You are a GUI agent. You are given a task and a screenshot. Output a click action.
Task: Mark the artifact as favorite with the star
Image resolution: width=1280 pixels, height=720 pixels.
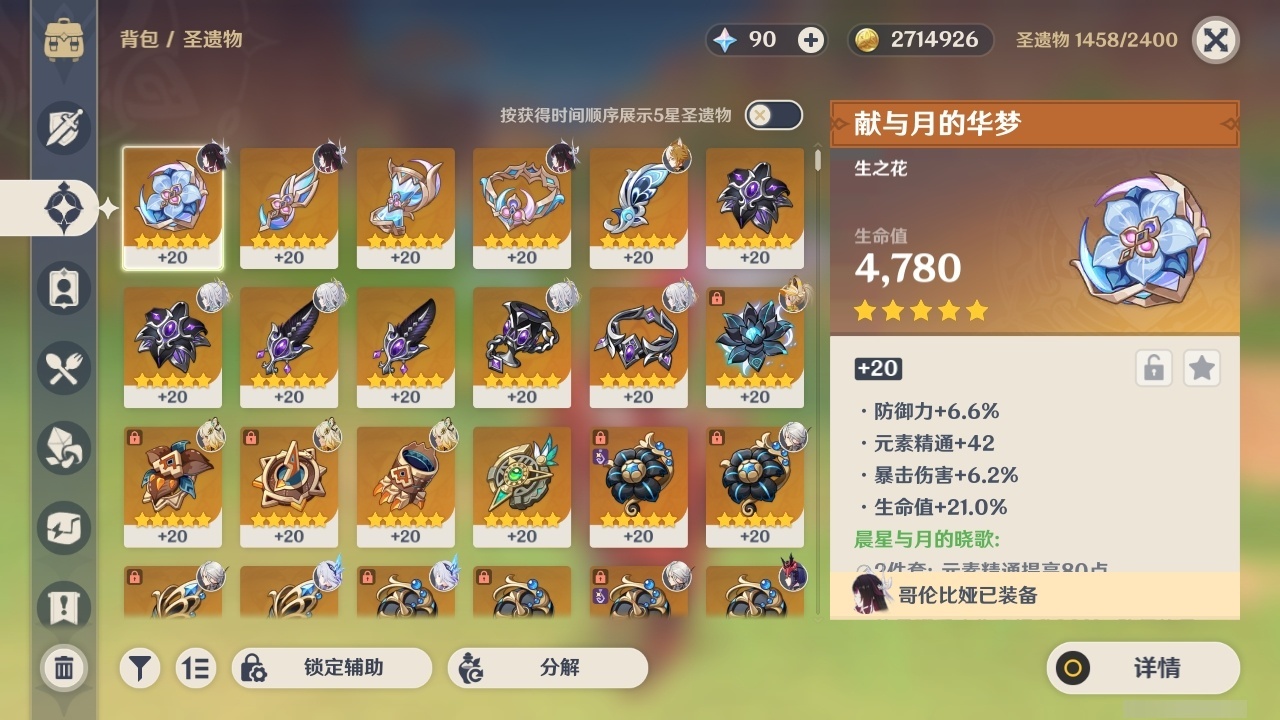[1201, 368]
